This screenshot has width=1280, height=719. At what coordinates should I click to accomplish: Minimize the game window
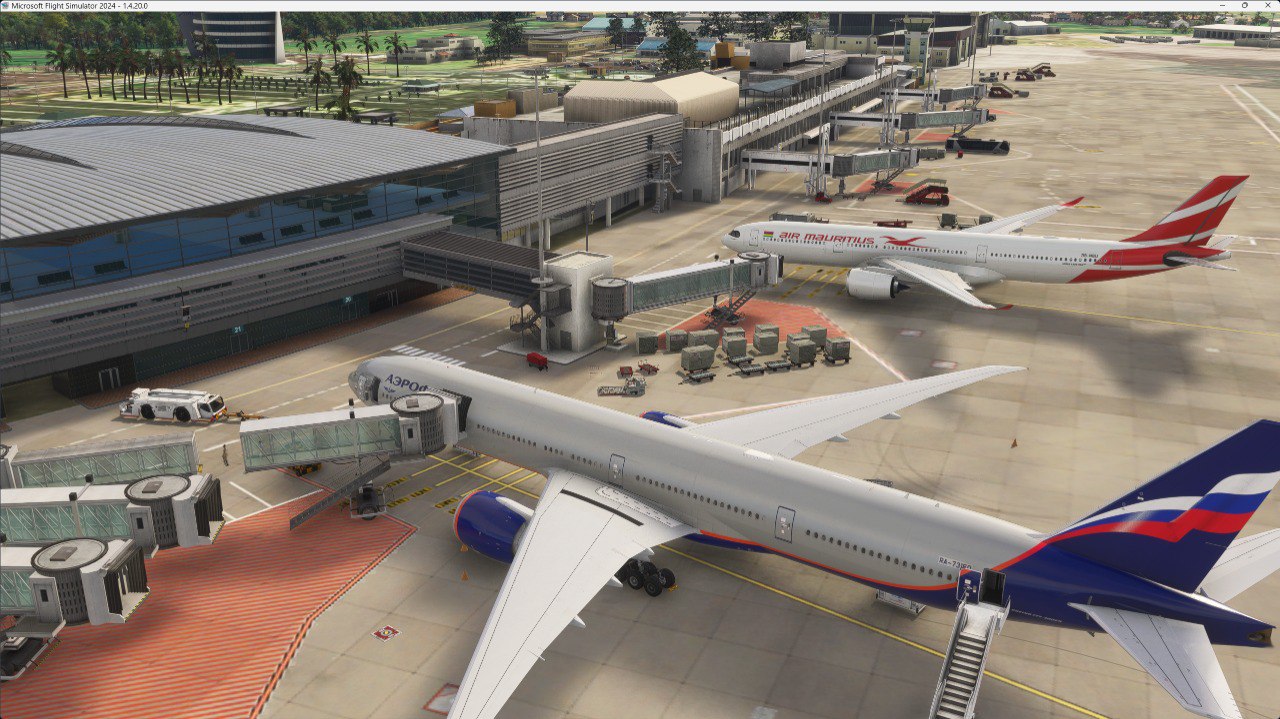coord(1223,5)
